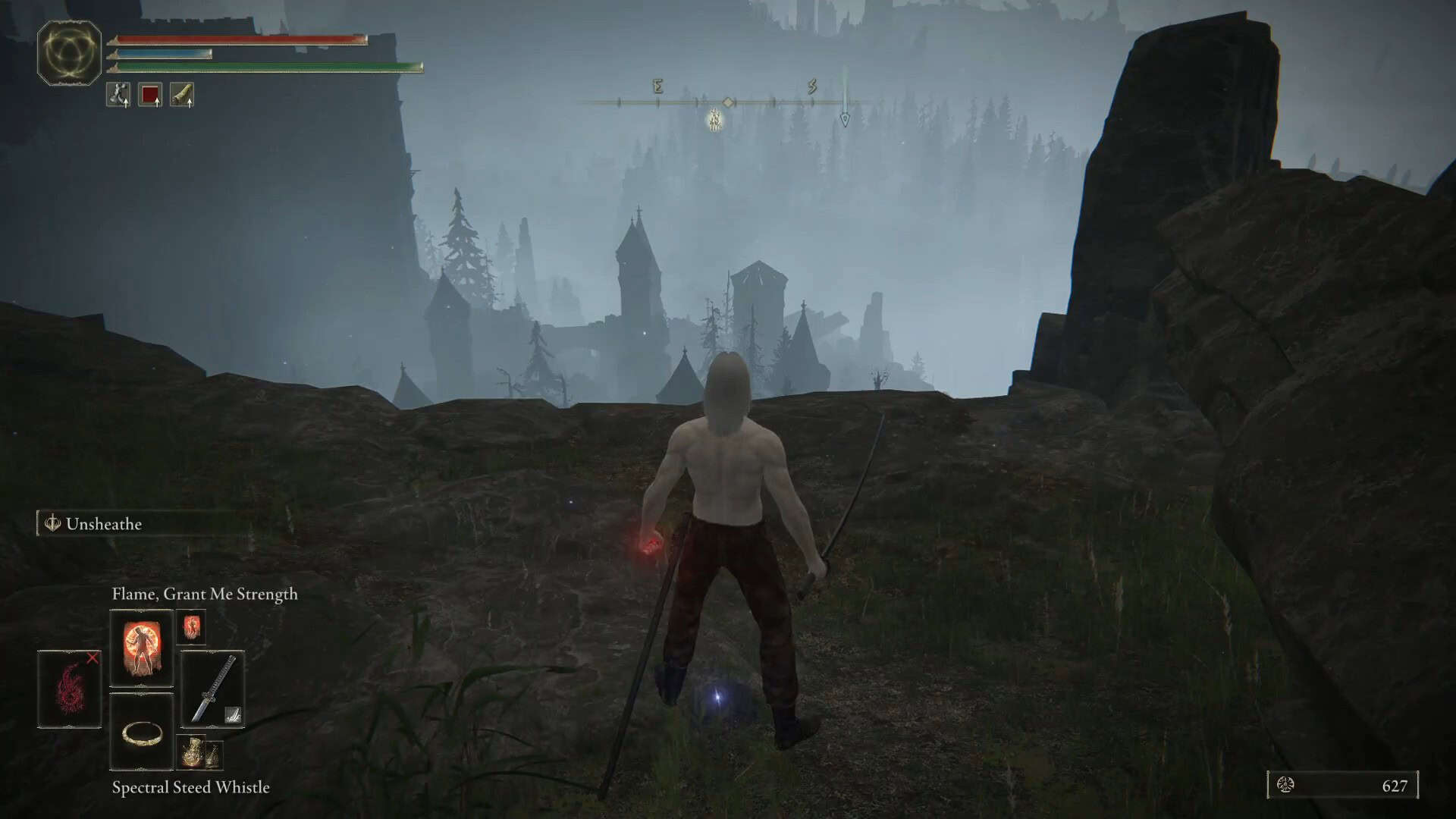Select the Flame, Grant Me Strength incantation slot
The width and height of the screenshot is (1456, 819).
(141, 645)
